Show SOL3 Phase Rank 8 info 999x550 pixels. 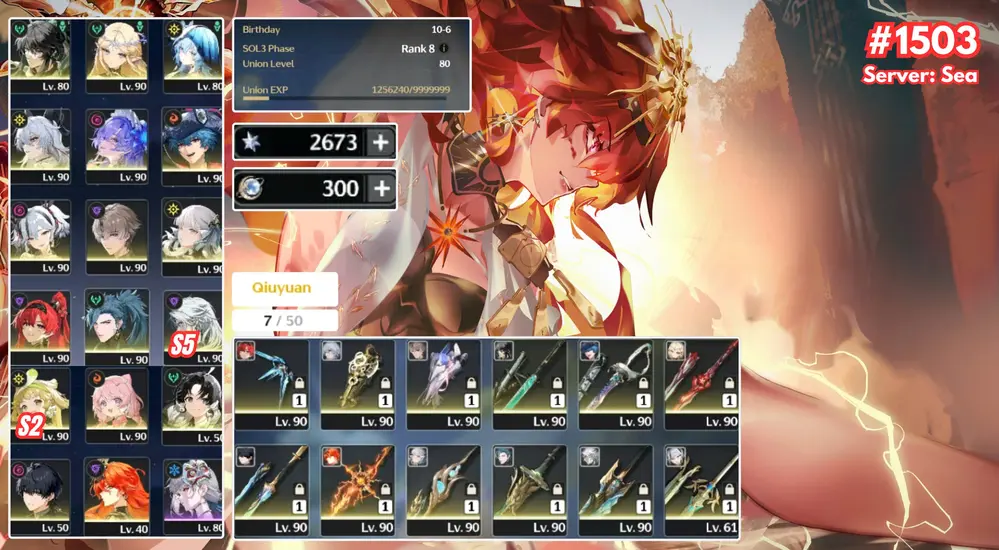[444, 48]
